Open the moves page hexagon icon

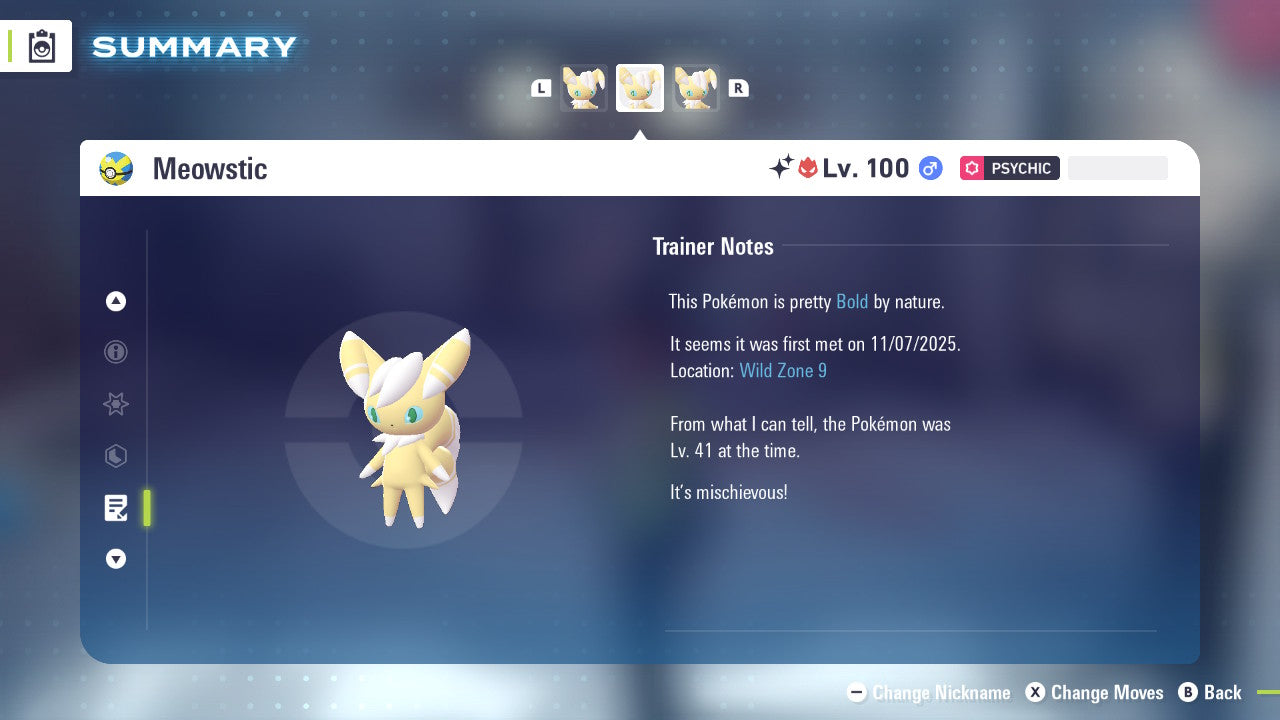[116, 456]
